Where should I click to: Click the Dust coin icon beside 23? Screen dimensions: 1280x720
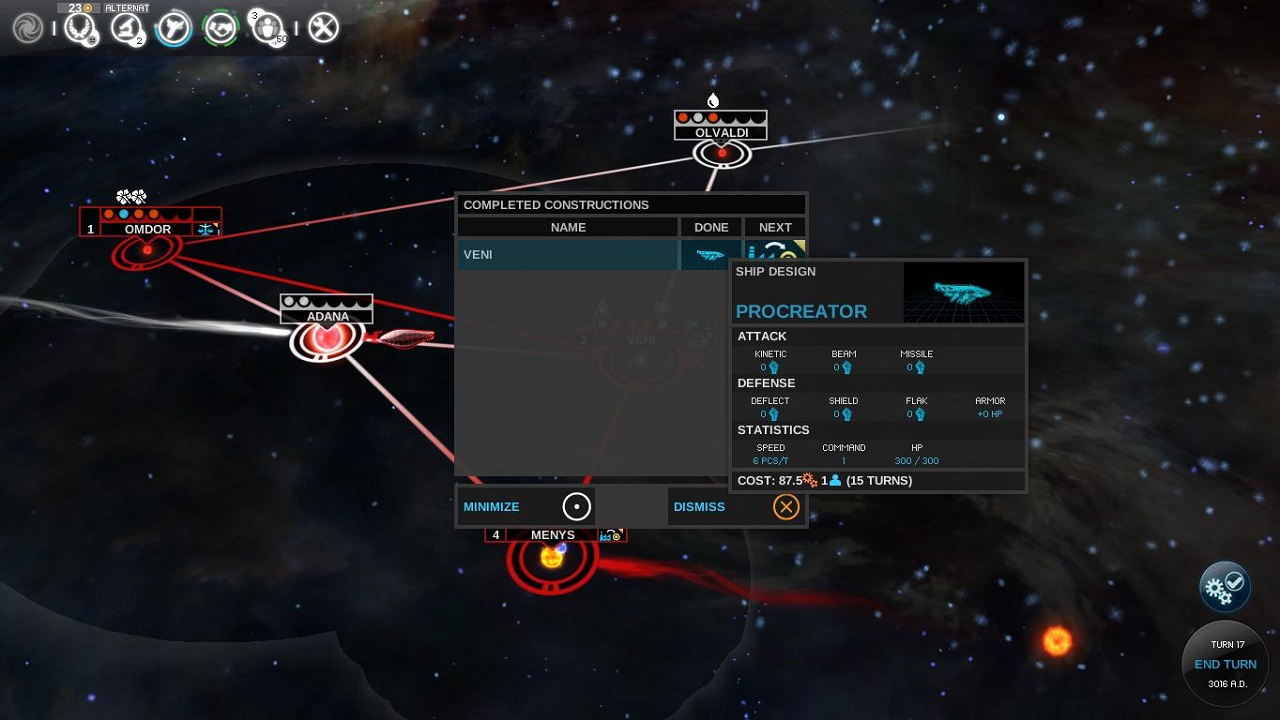point(86,8)
